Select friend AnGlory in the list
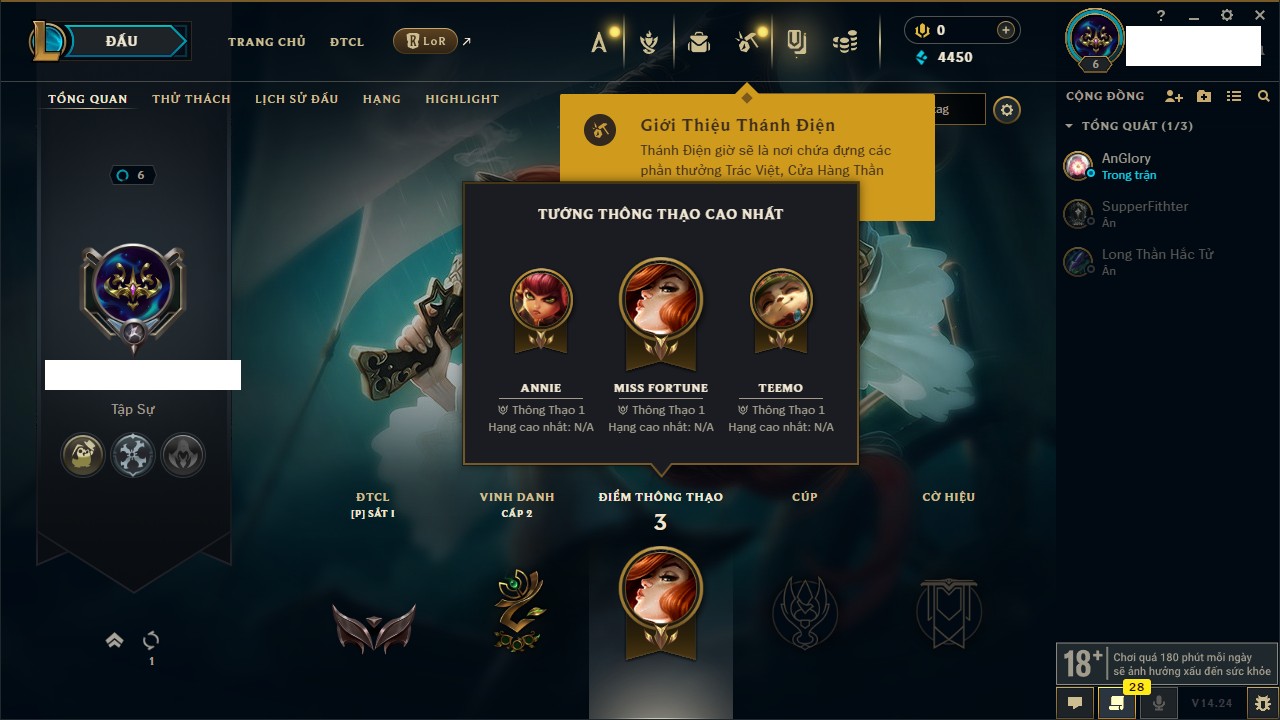Viewport: 1280px width, 720px height. tap(1125, 165)
